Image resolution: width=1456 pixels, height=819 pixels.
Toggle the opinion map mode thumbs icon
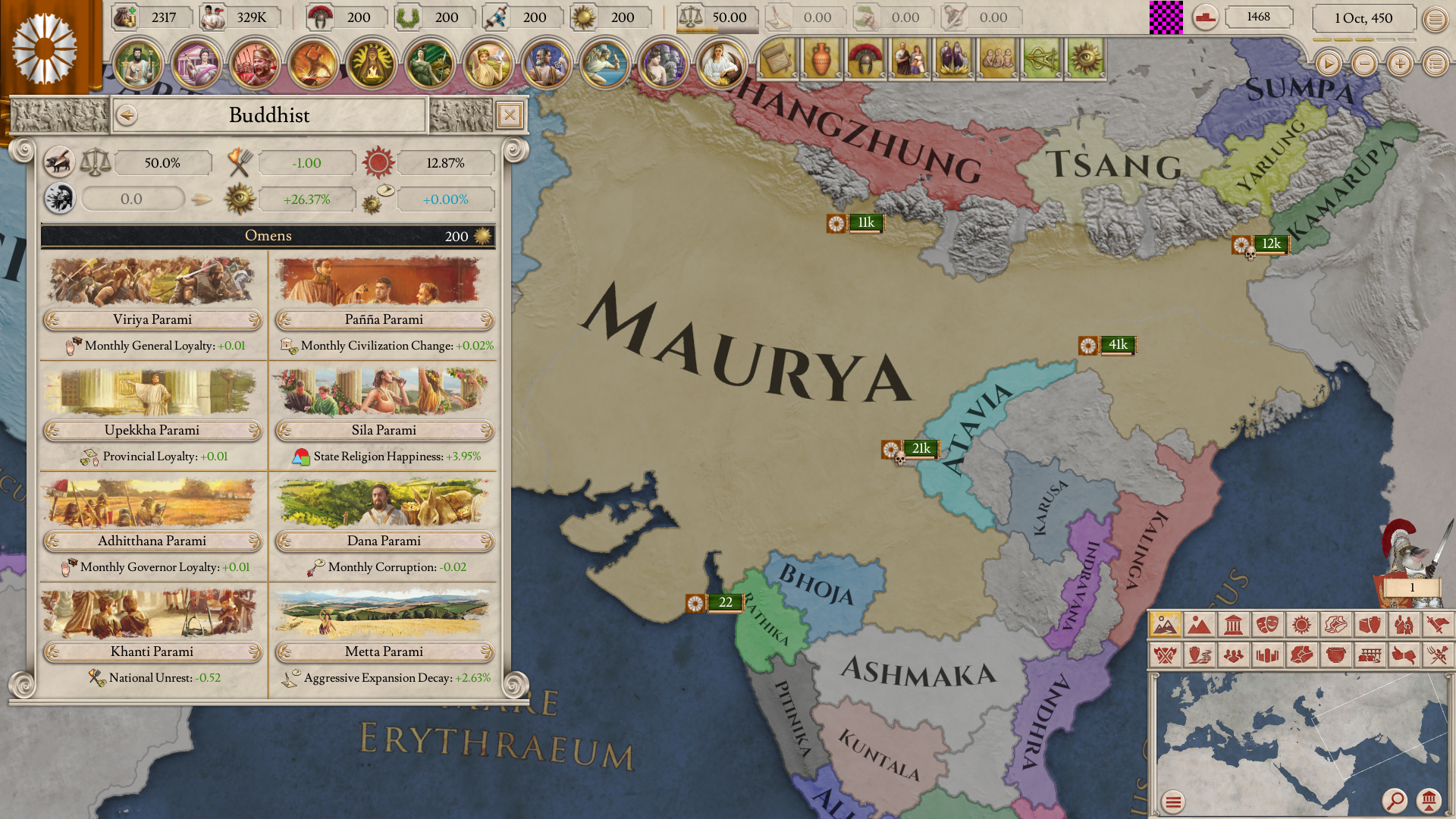1404,655
